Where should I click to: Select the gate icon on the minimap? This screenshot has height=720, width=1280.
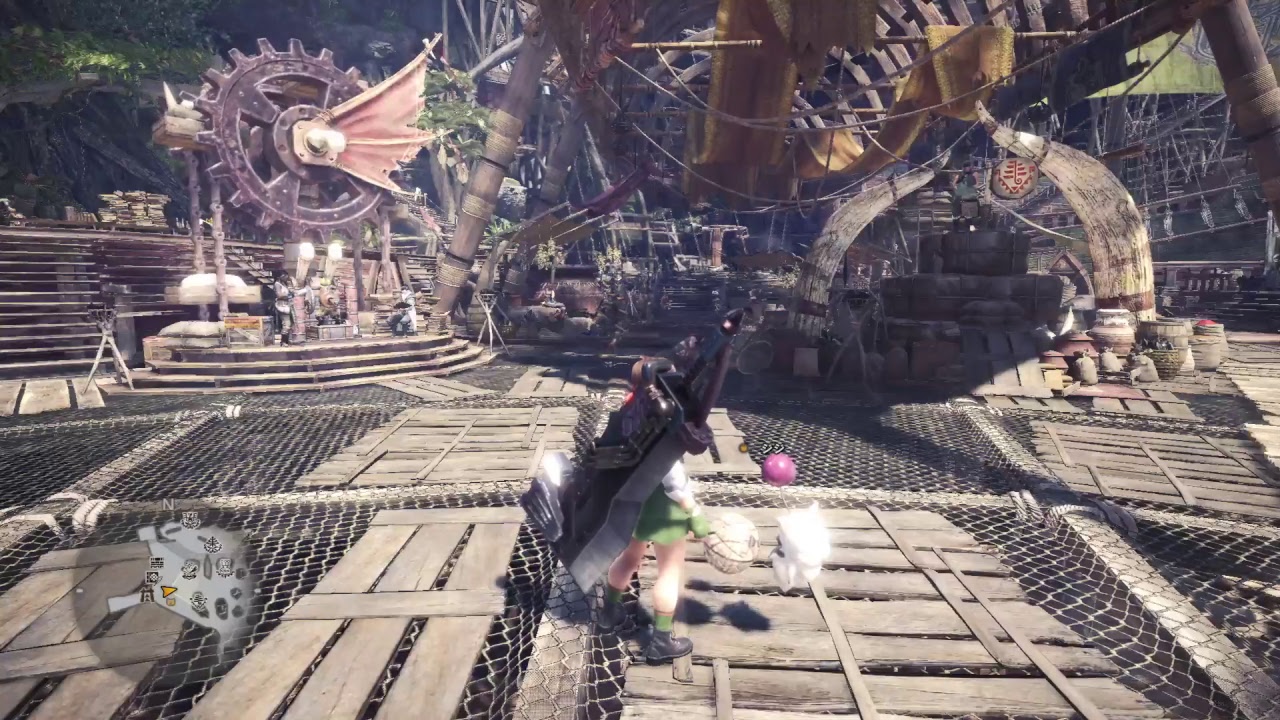coord(147,594)
